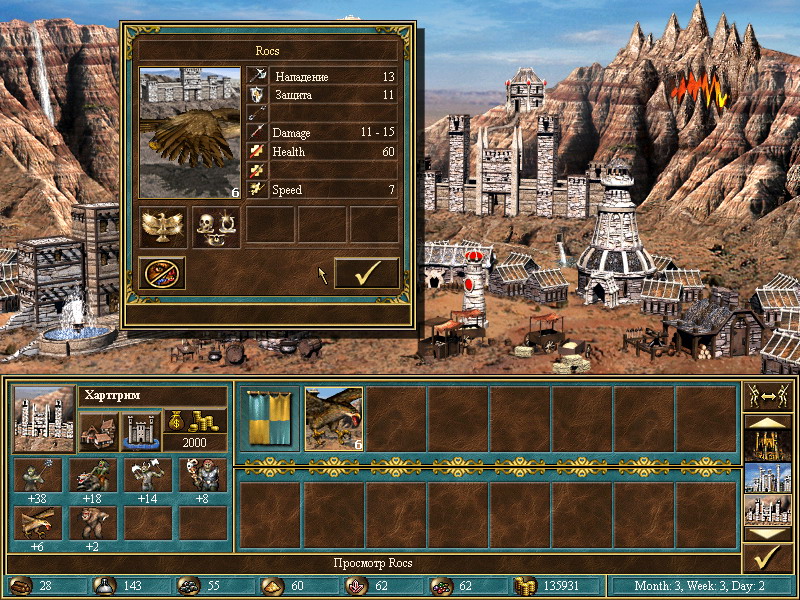This screenshot has width=800, height=600.
Task: Select the goblin creature growth +38
Action: coord(38,478)
